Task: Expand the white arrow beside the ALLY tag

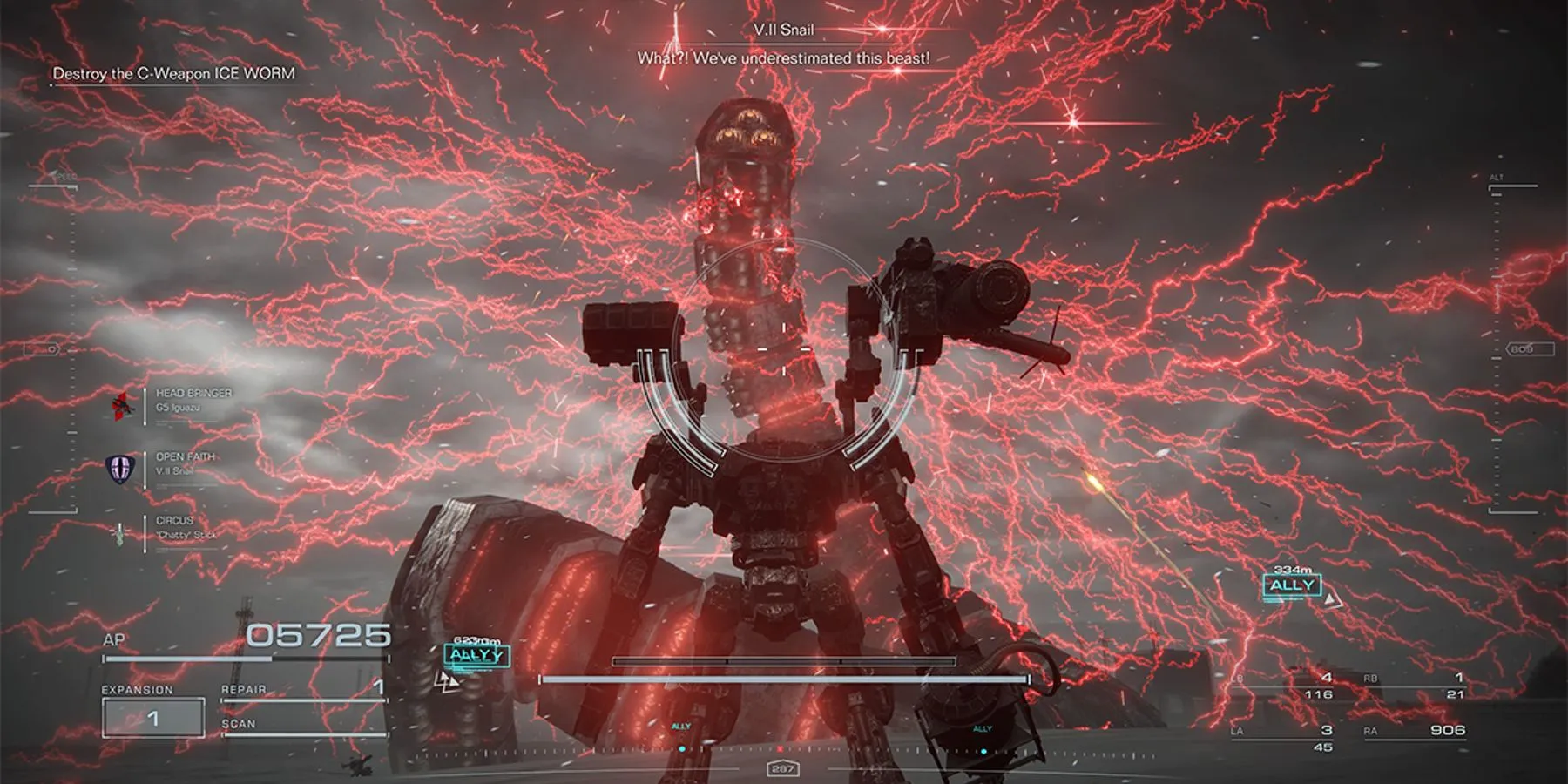Action: [1331, 599]
